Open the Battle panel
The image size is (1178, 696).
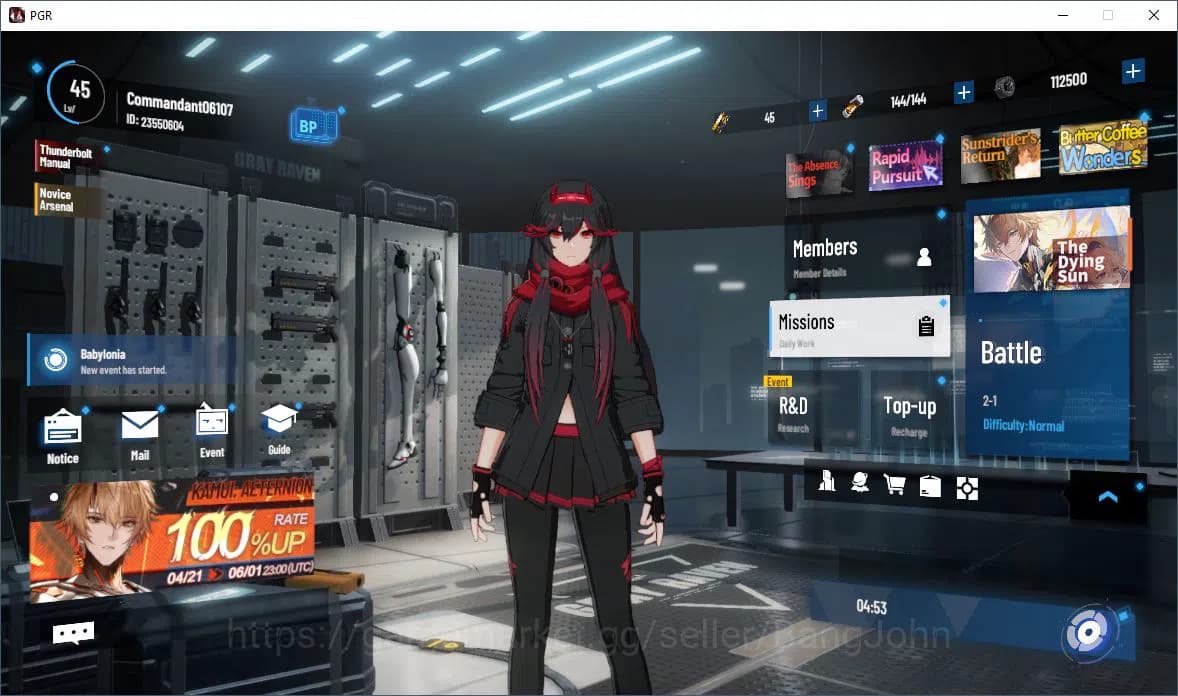(1047, 380)
